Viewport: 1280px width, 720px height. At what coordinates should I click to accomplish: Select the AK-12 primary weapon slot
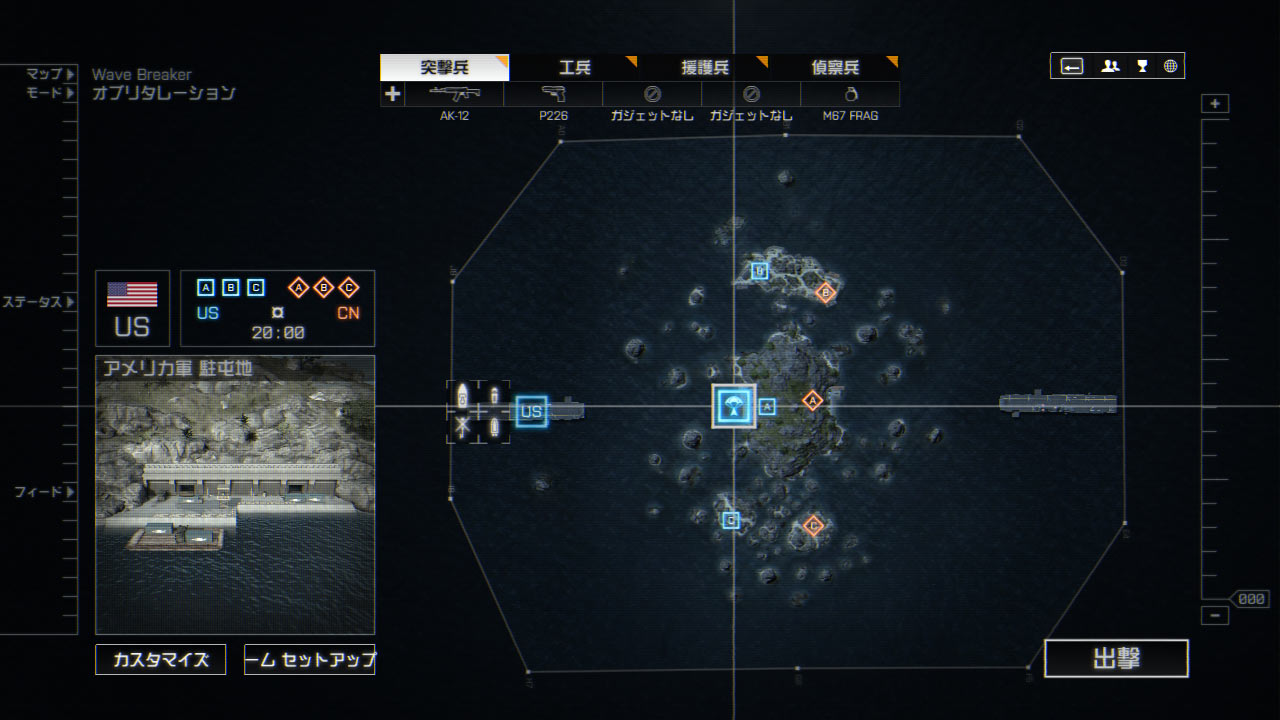click(454, 94)
